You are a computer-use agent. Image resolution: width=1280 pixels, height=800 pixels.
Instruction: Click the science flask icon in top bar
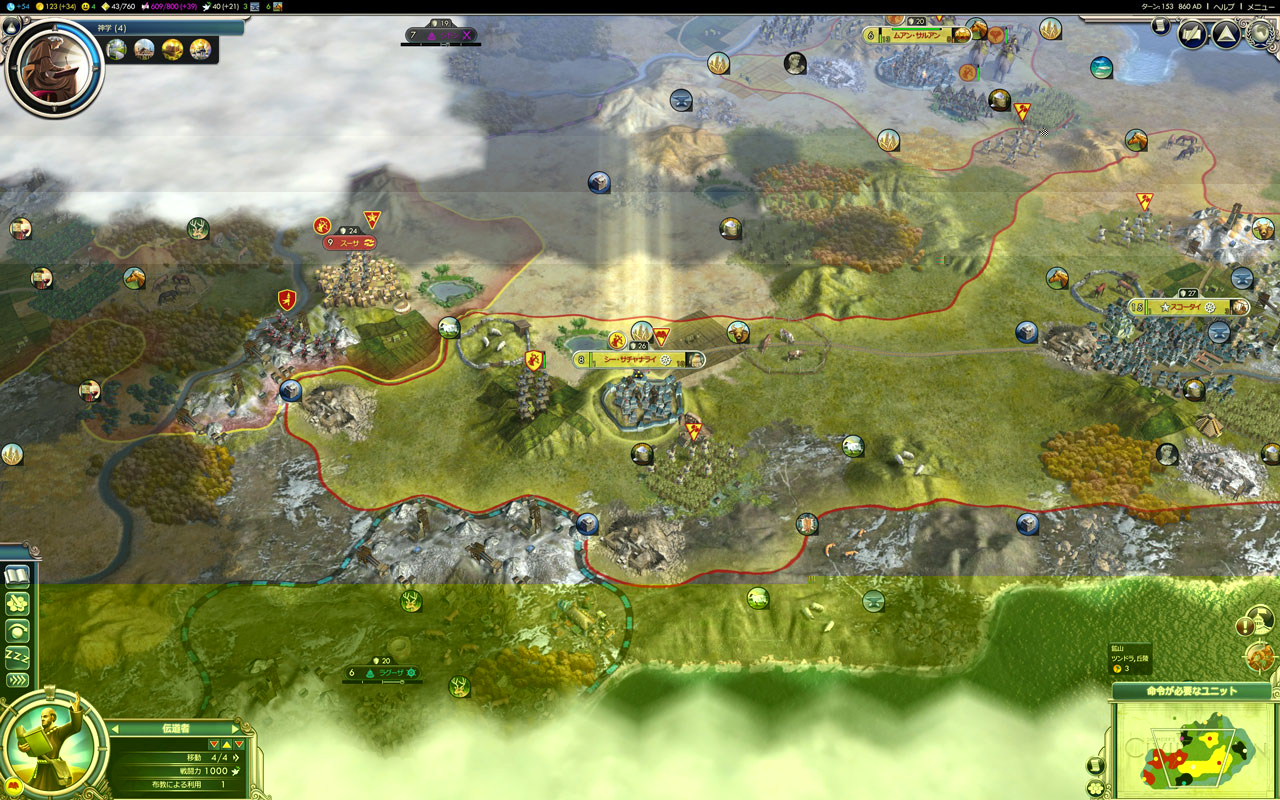click(x=10, y=8)
